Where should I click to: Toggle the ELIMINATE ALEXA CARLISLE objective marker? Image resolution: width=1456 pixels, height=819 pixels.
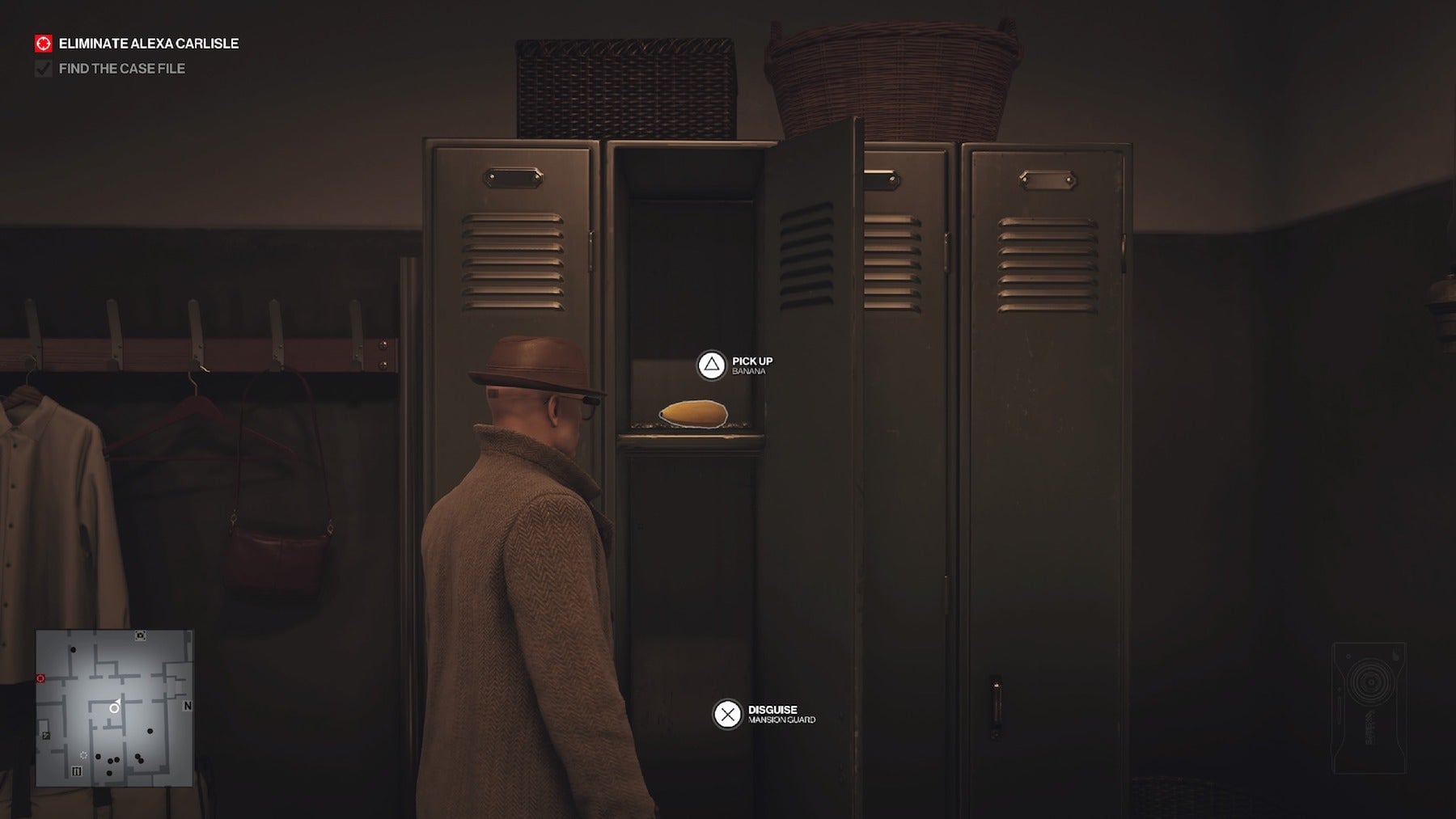pos(42,43)
